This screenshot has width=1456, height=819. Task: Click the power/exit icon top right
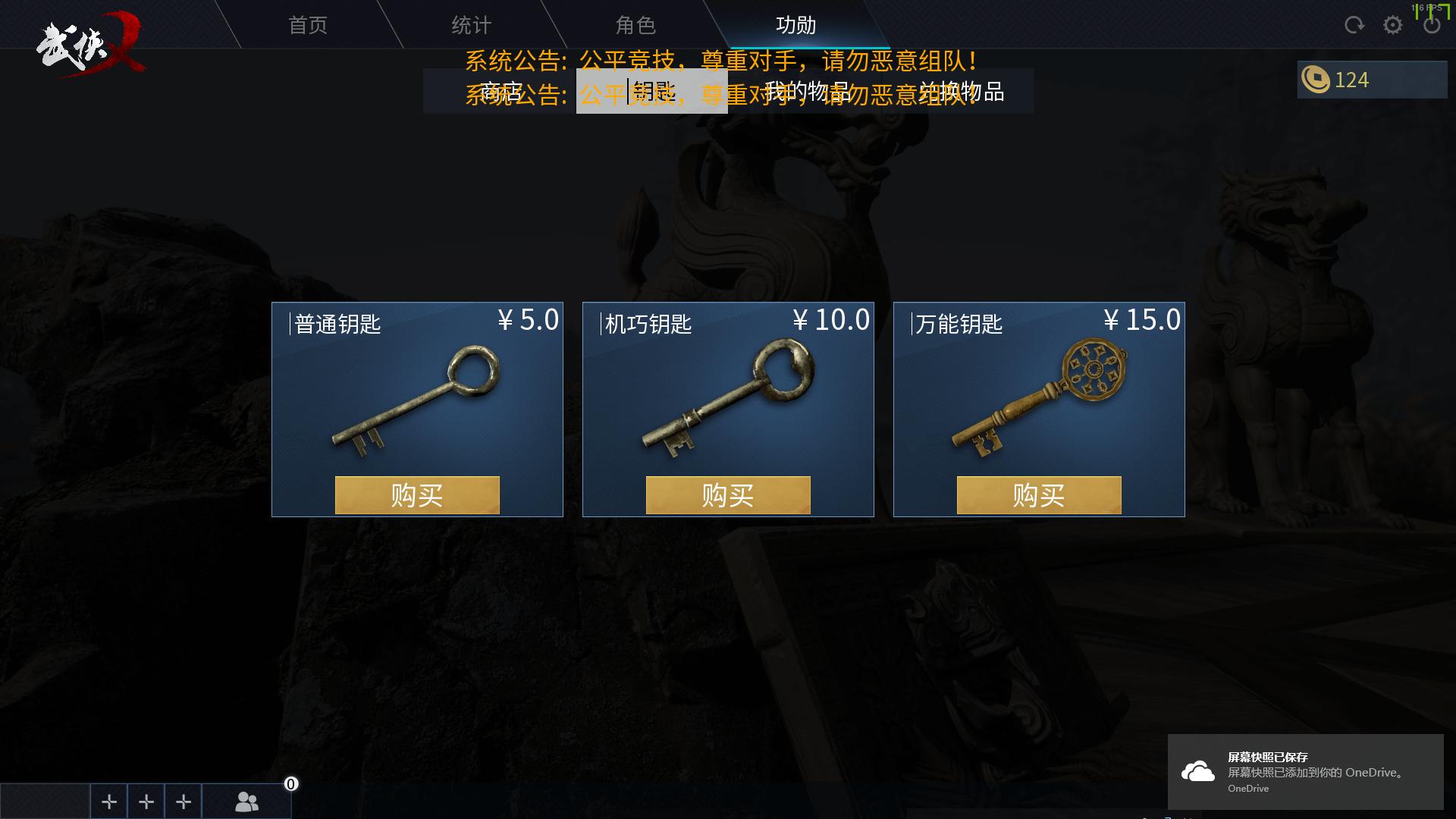(1432, 24)
